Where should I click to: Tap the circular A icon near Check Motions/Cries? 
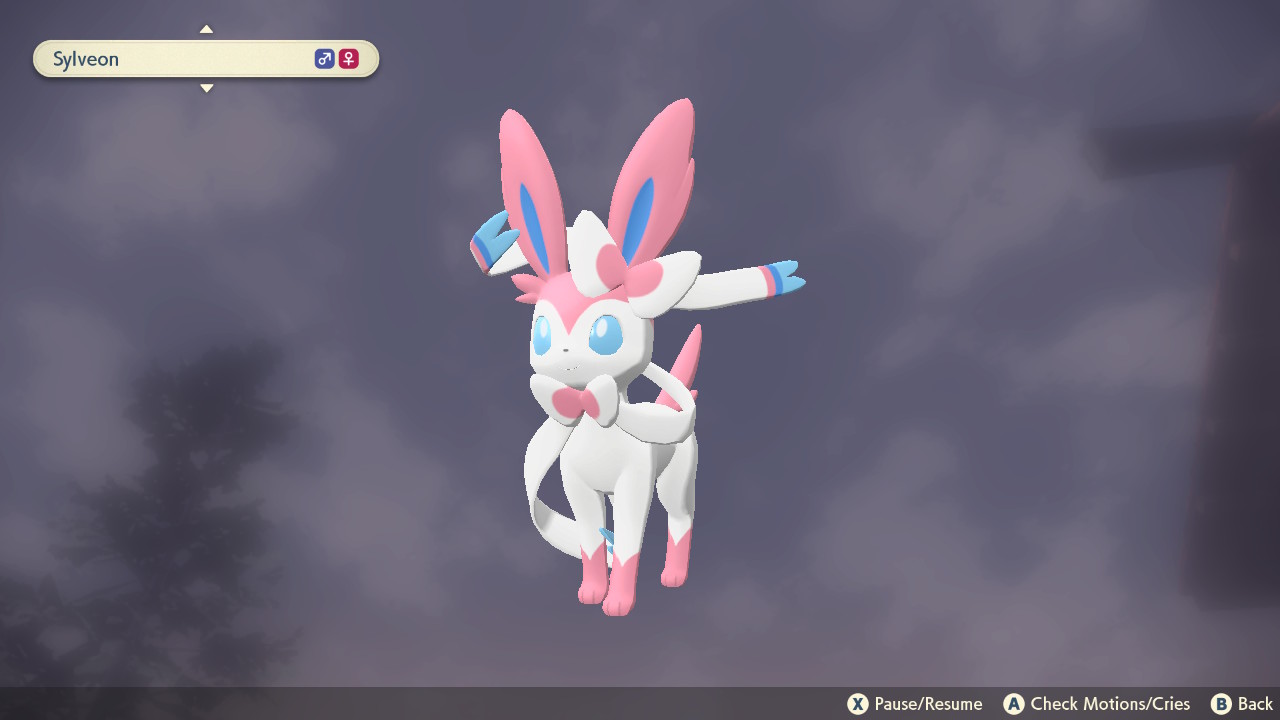(x=1014, y=703)
